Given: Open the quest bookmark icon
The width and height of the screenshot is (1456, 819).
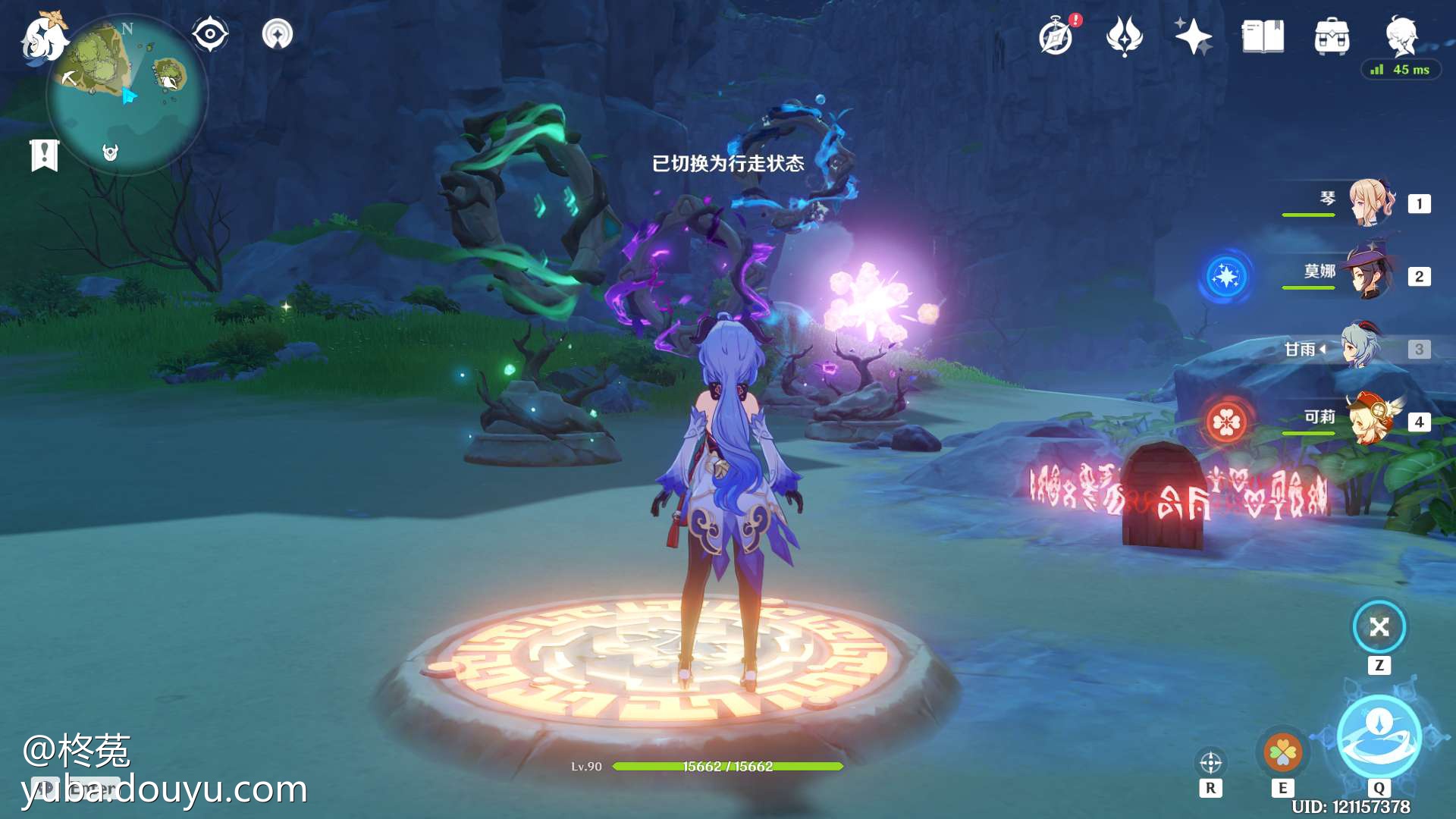Looking at the screenshot, I should (45, 155).
